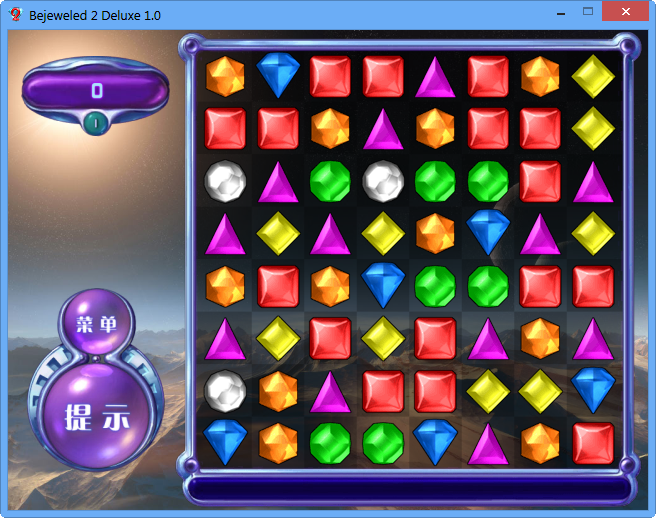Choose the red square gem in the bottom row
Image resolution: width=656 pixels, height=518 pixels.
point(593,442)
